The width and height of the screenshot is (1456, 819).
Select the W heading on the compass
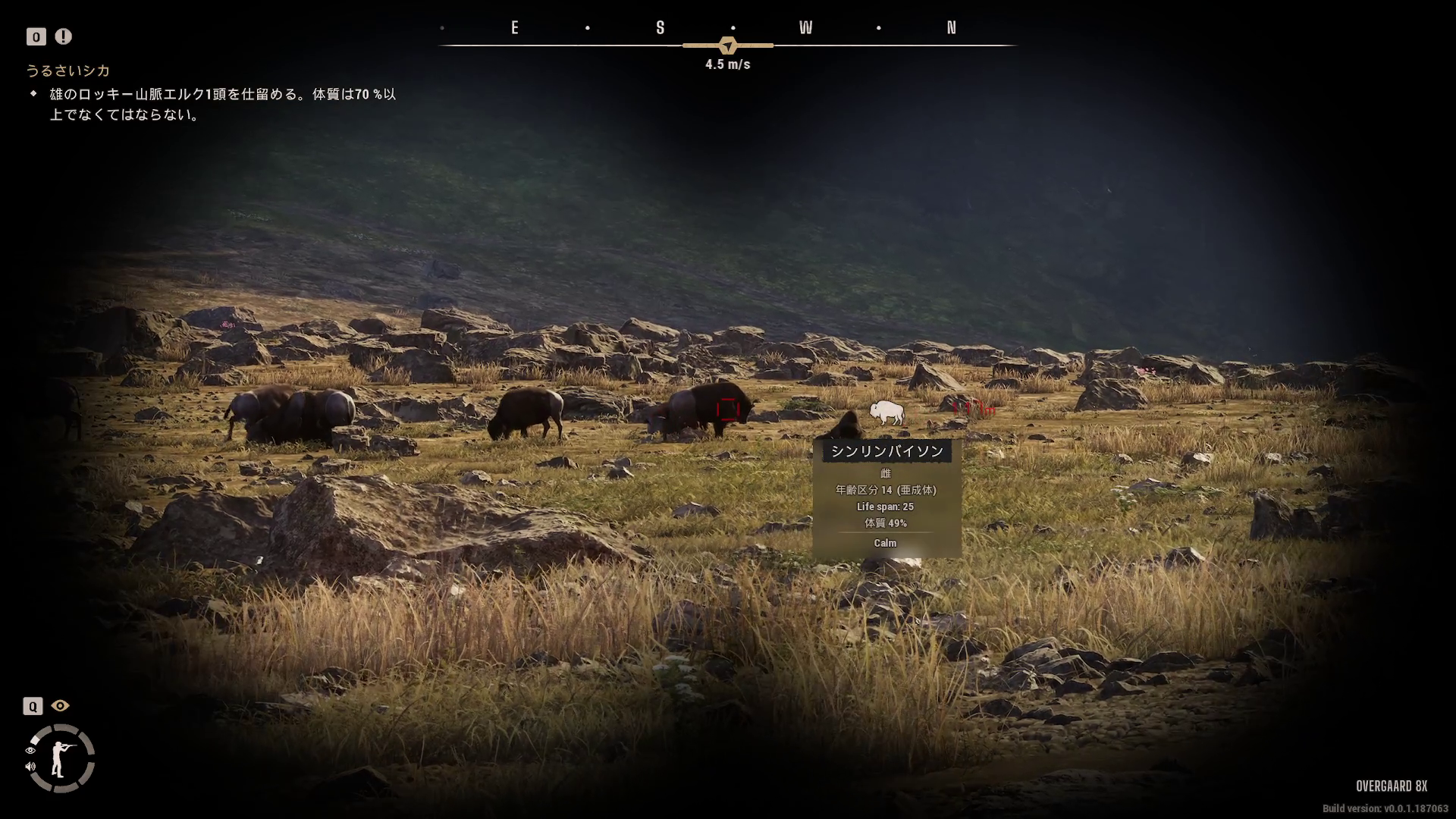(806, 27)
